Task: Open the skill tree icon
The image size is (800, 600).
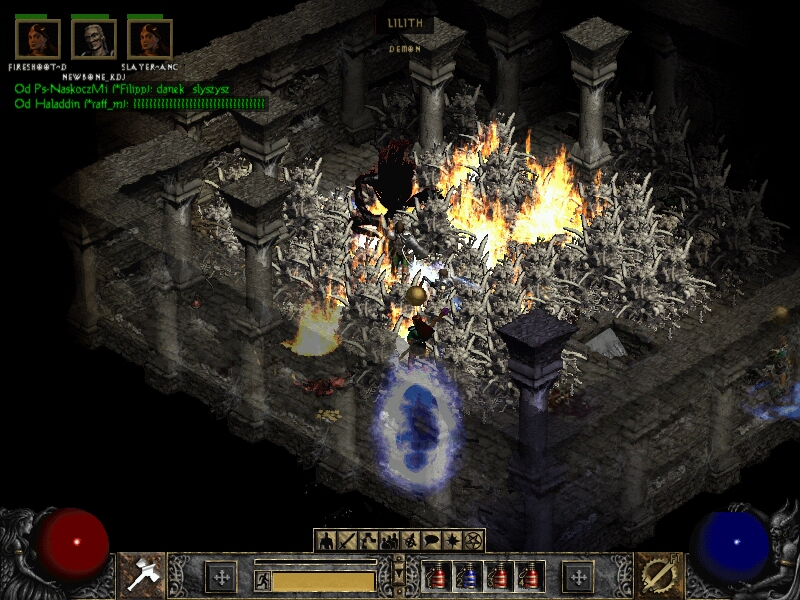Action: 368,541
